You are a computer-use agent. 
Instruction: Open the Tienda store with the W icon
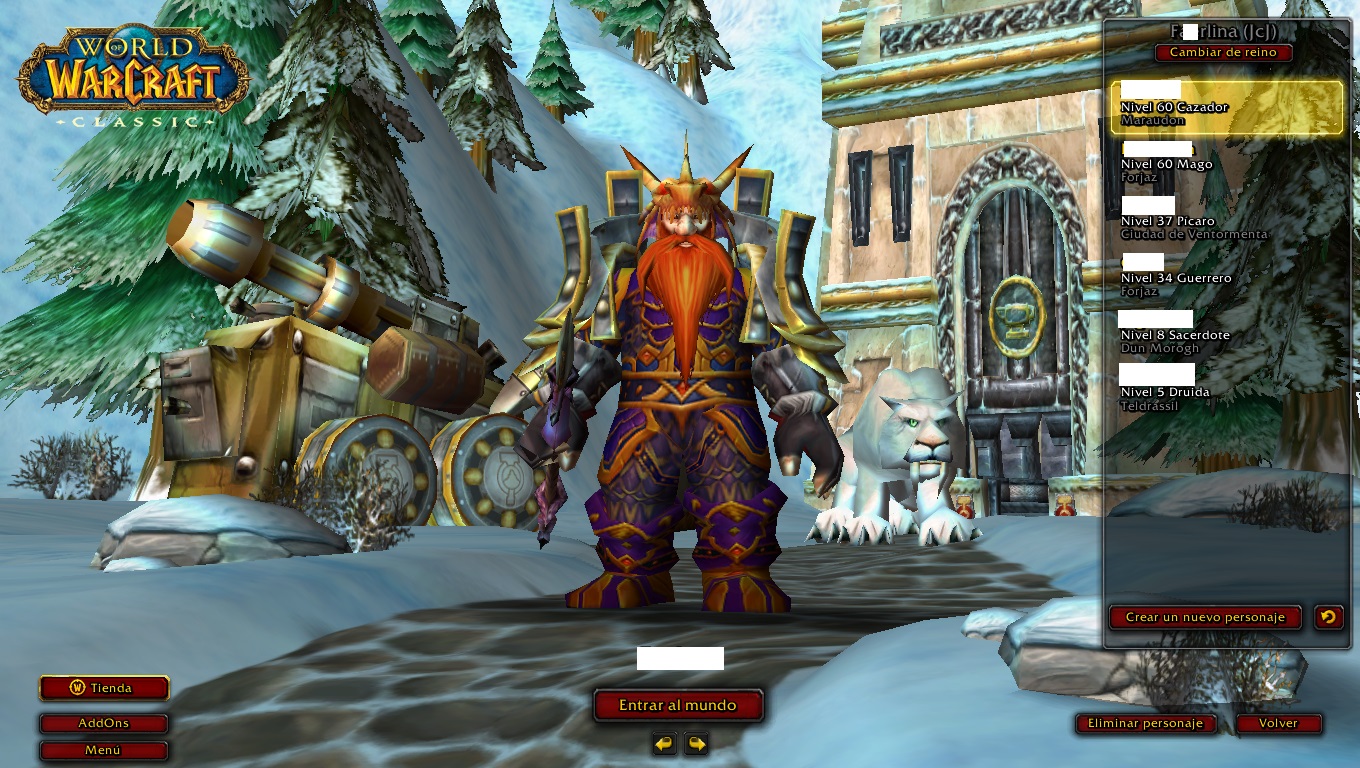point(104,688)
